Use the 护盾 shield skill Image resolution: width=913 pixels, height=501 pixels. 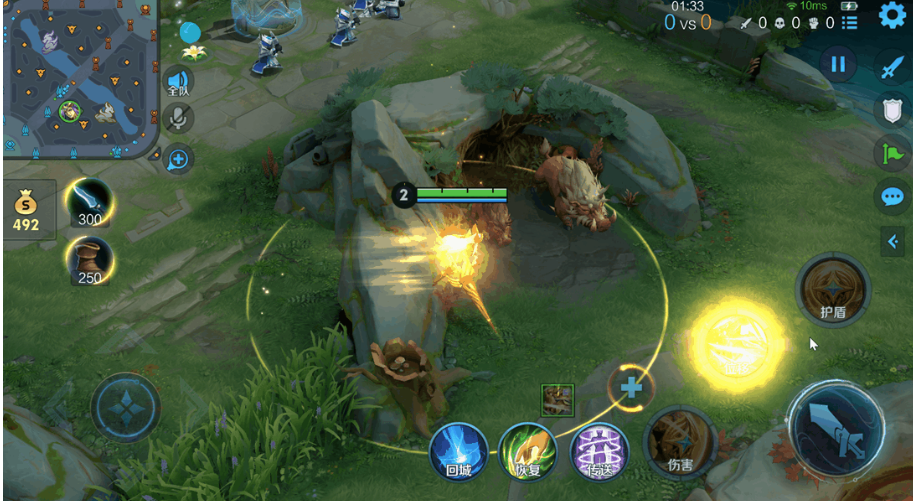(x=833, y=290)
